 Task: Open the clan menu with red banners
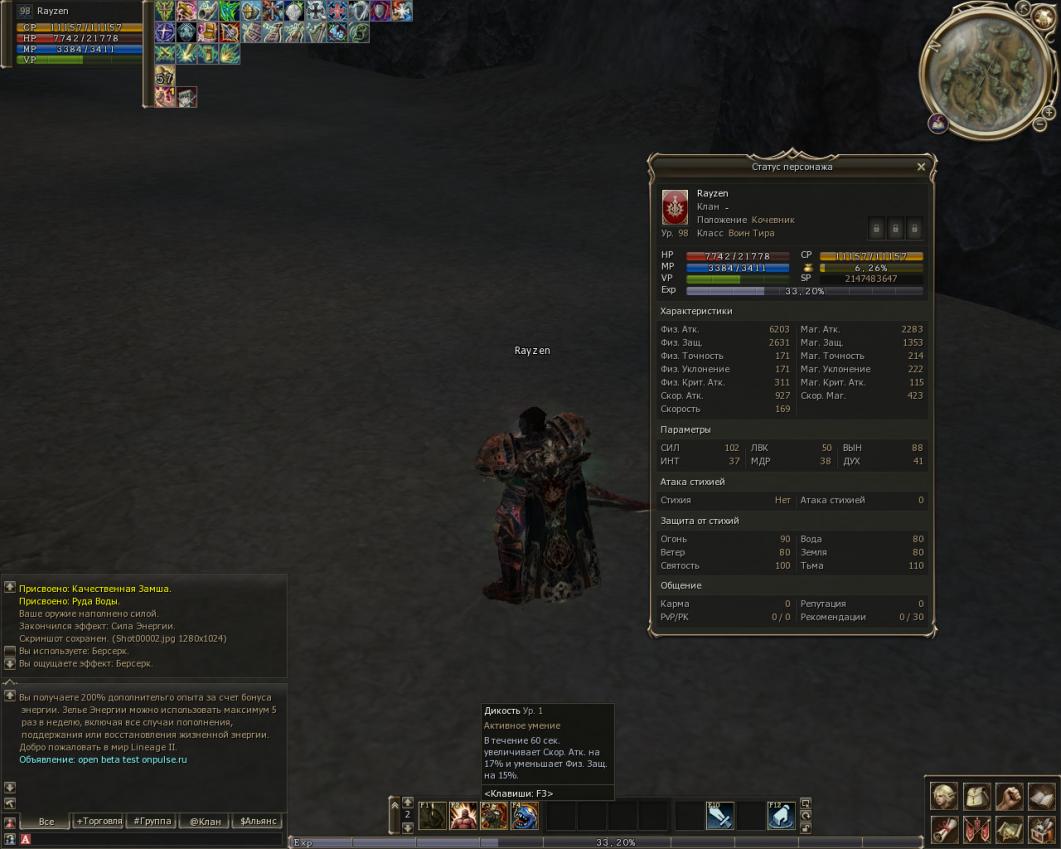[x=976, y=829]
